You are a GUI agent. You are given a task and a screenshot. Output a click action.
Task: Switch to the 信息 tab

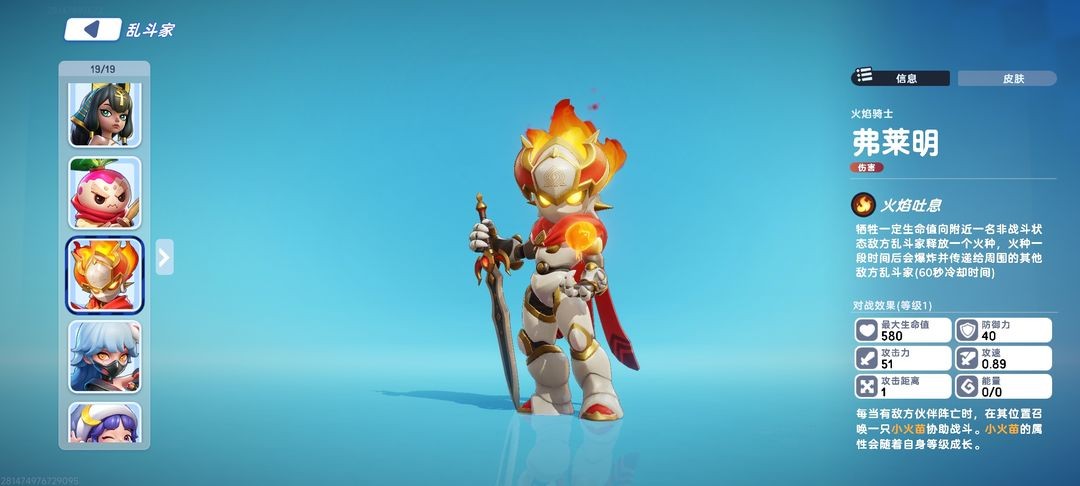tap(900, 78)
